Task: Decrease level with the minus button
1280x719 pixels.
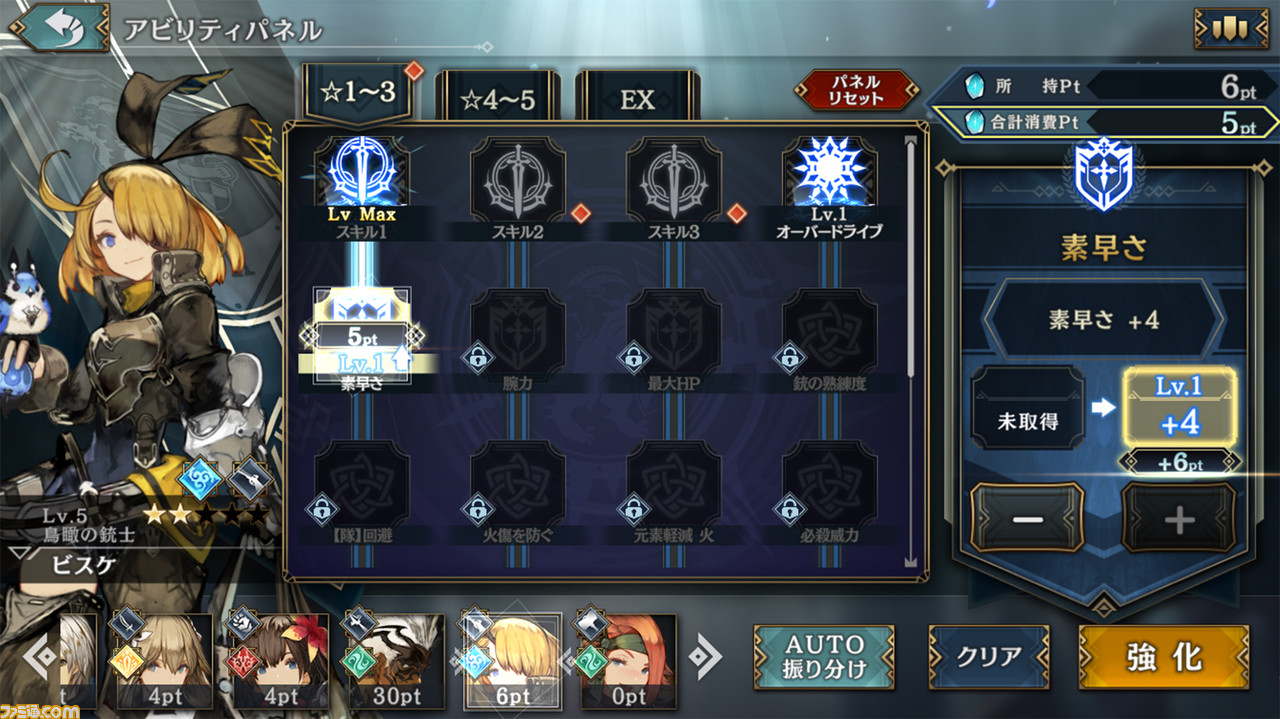Action: pyautogui.click(x=1026, y=518)
